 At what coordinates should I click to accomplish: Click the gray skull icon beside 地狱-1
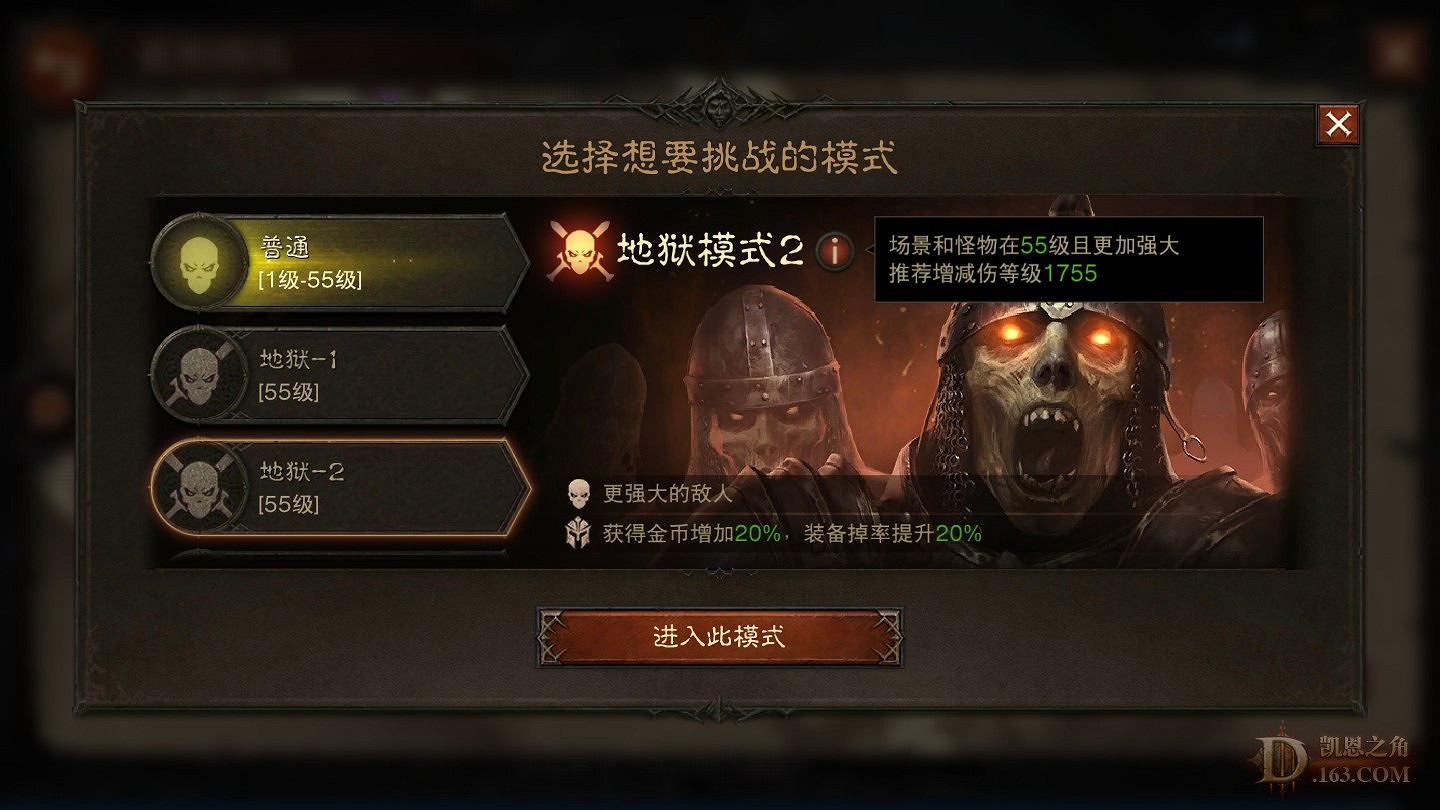197,376
